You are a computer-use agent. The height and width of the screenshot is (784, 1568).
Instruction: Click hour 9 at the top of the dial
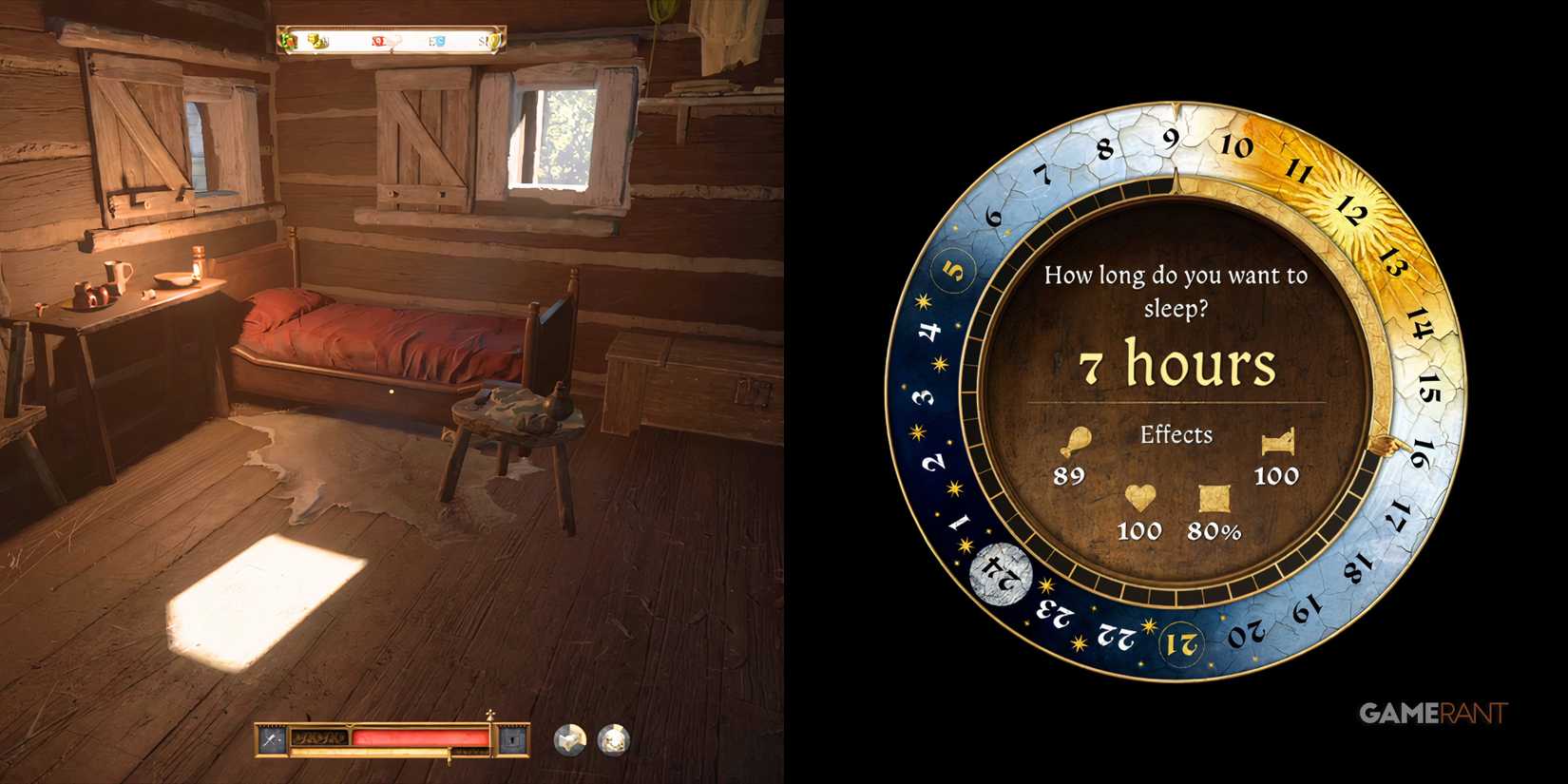coord(1170,141)
